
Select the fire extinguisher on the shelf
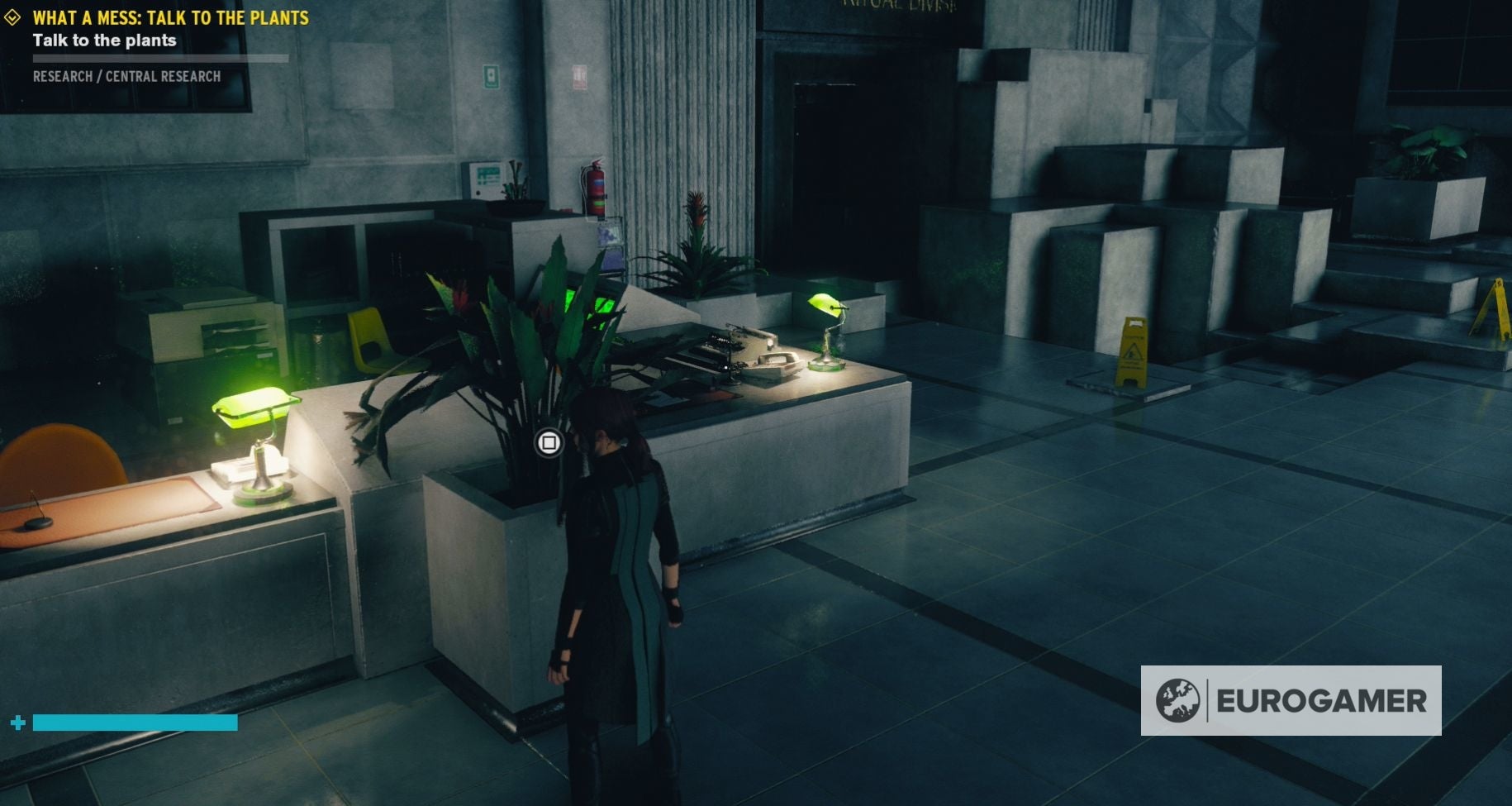coord(594,187)
